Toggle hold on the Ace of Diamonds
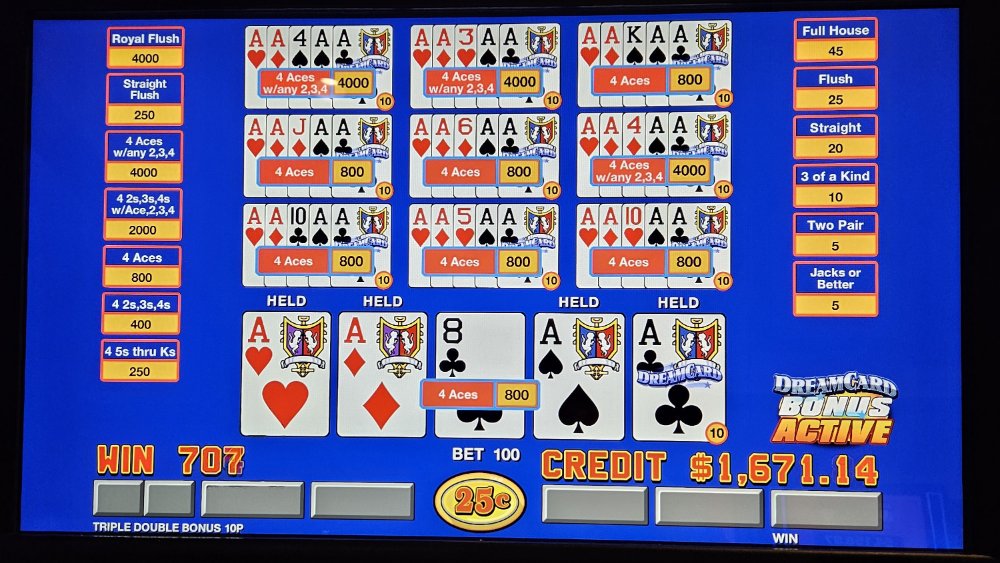1000x563 pixels. point(381,374)
